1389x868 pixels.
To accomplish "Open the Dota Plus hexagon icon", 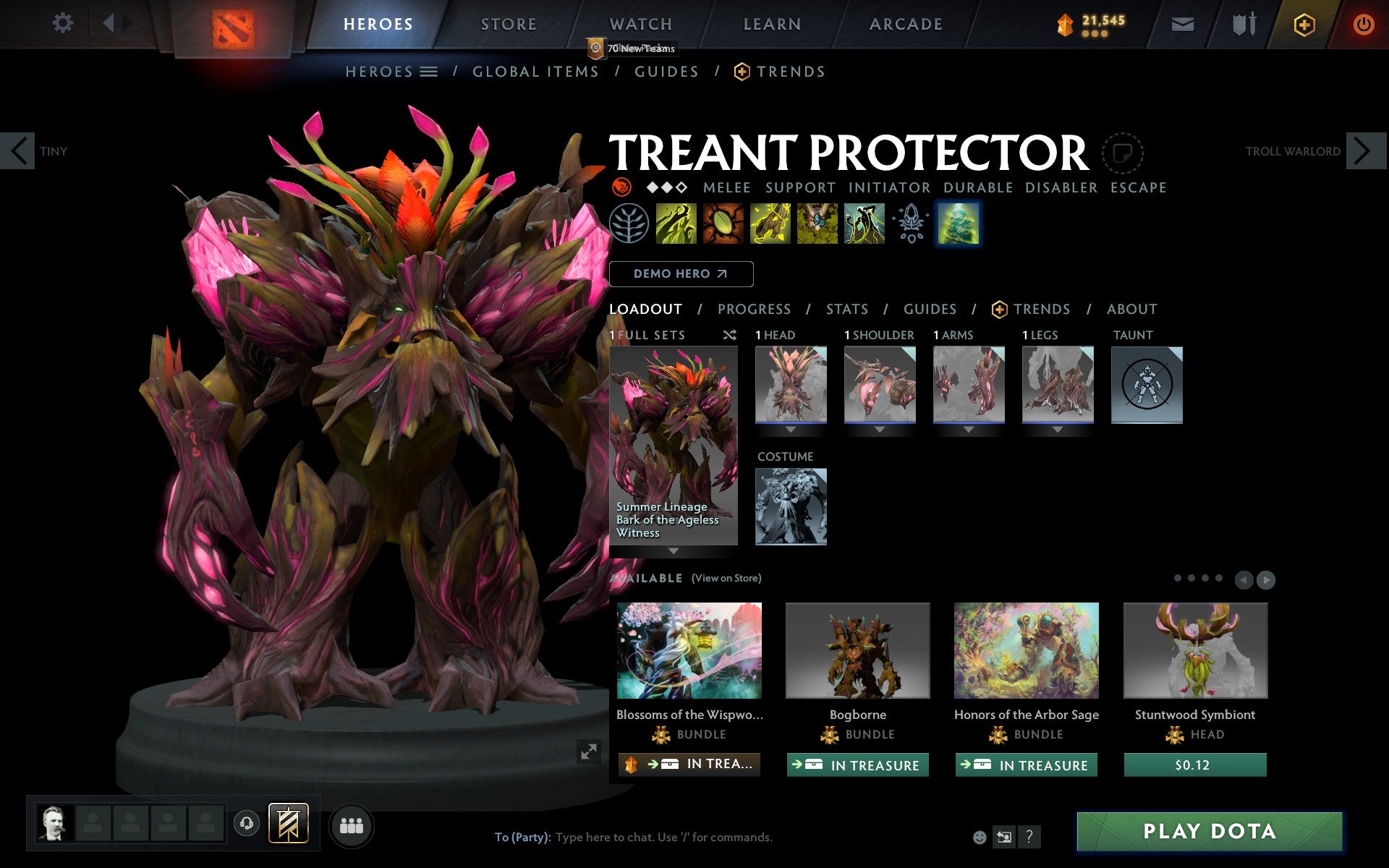I will (x=1304, y=23).
